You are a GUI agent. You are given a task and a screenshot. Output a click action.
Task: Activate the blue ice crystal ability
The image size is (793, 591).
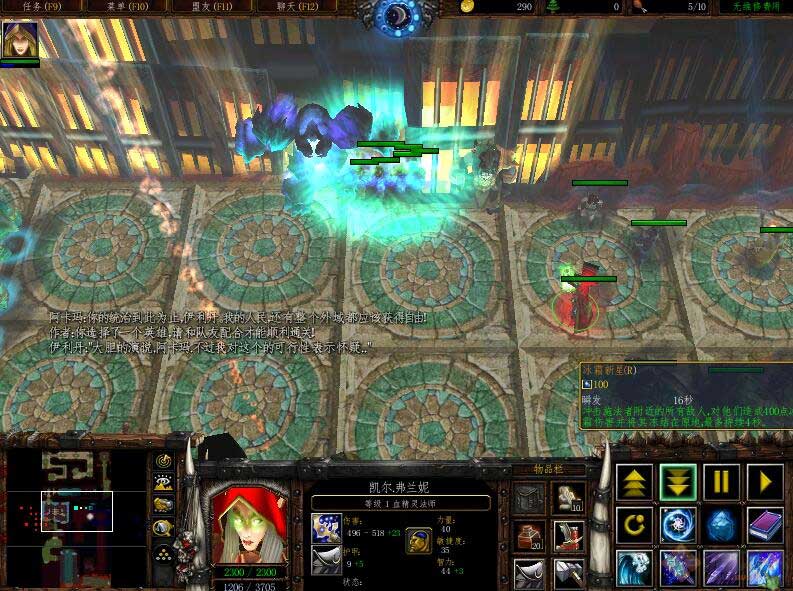[722, 525]
